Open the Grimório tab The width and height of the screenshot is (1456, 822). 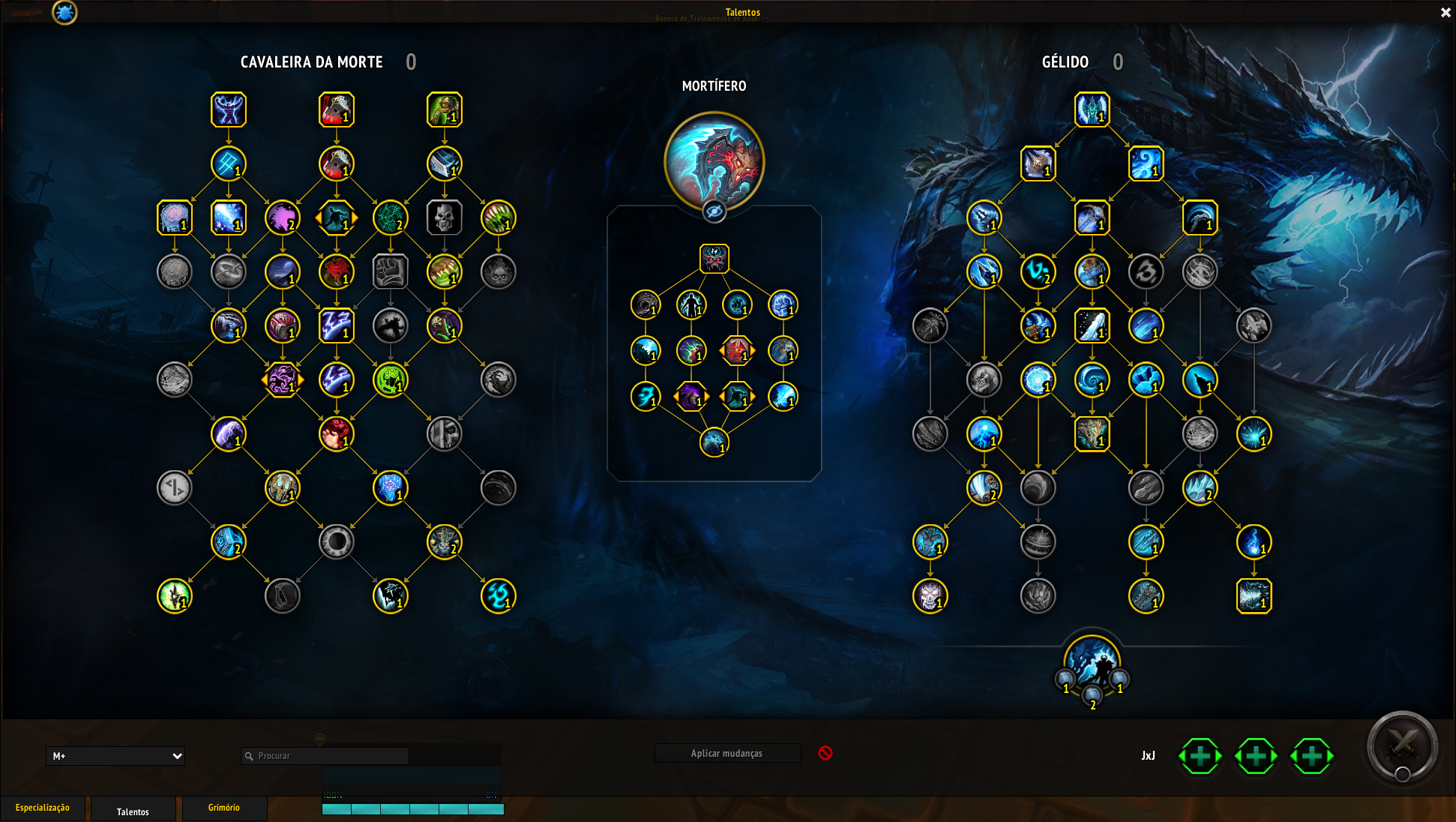tap(224, 808)
